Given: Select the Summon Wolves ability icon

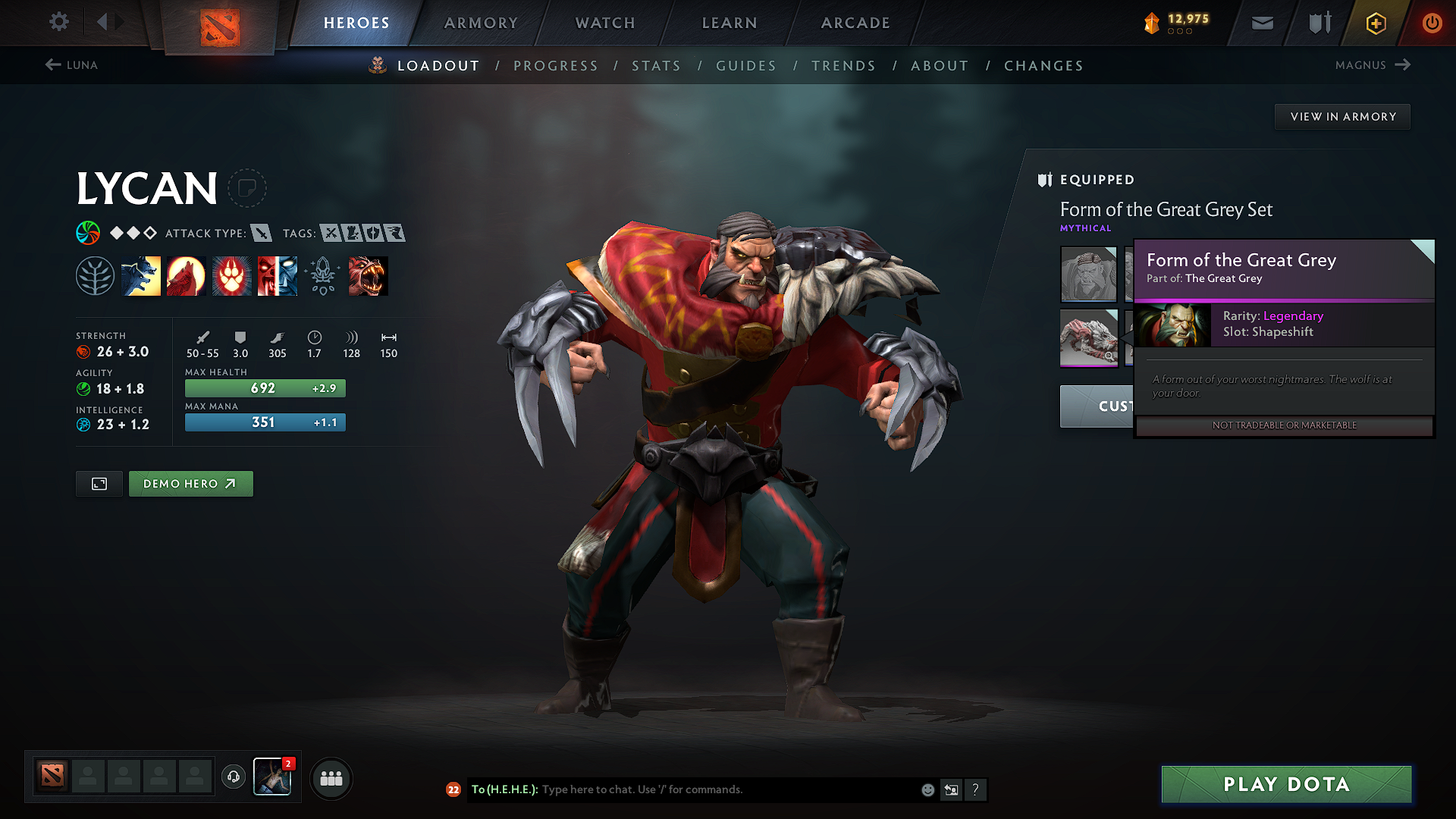Looking at the screenshot, I should click(141, 275).
